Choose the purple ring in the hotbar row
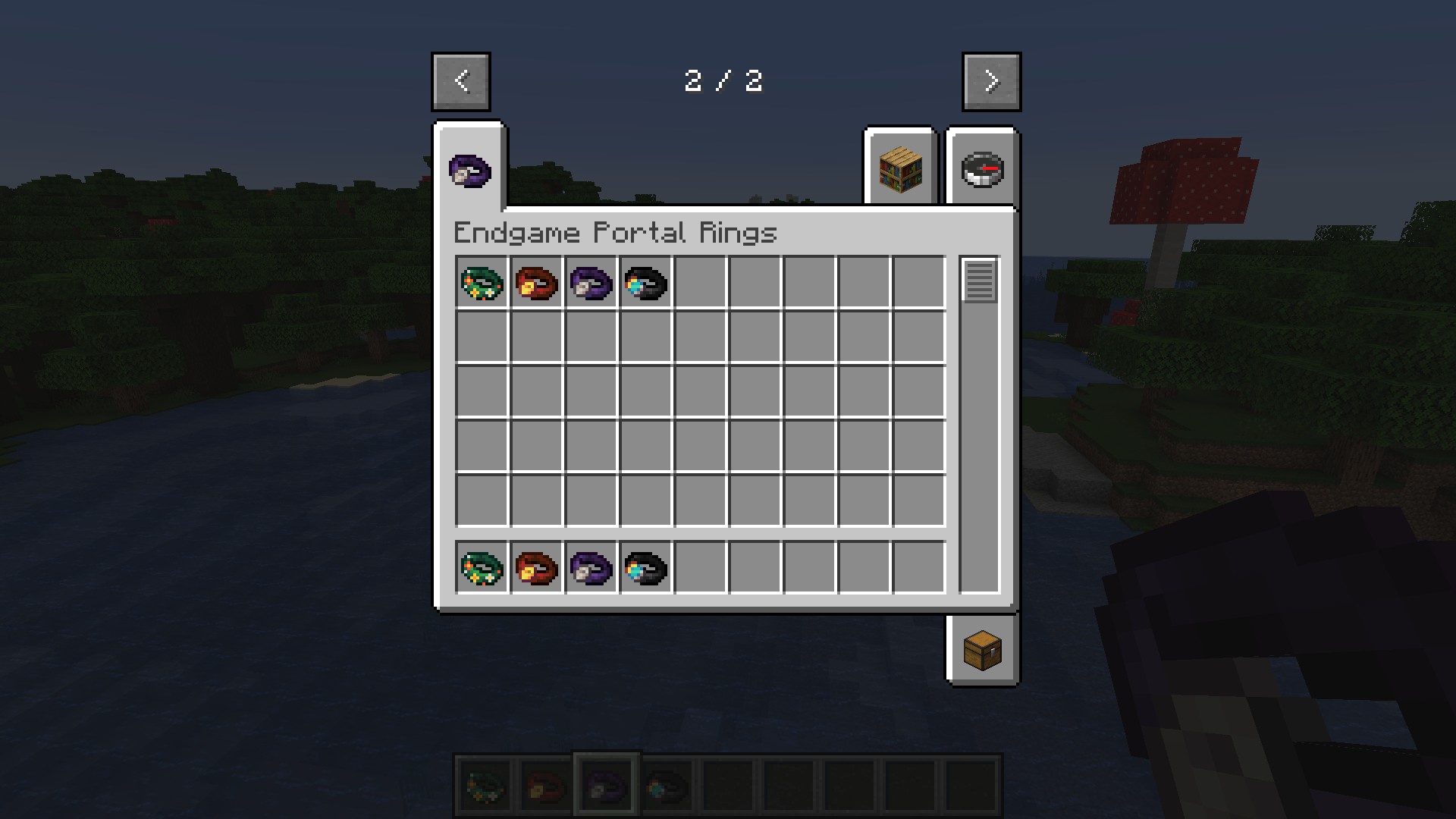The width and height of the screenshot is (1456, 819). coord(591,568)
